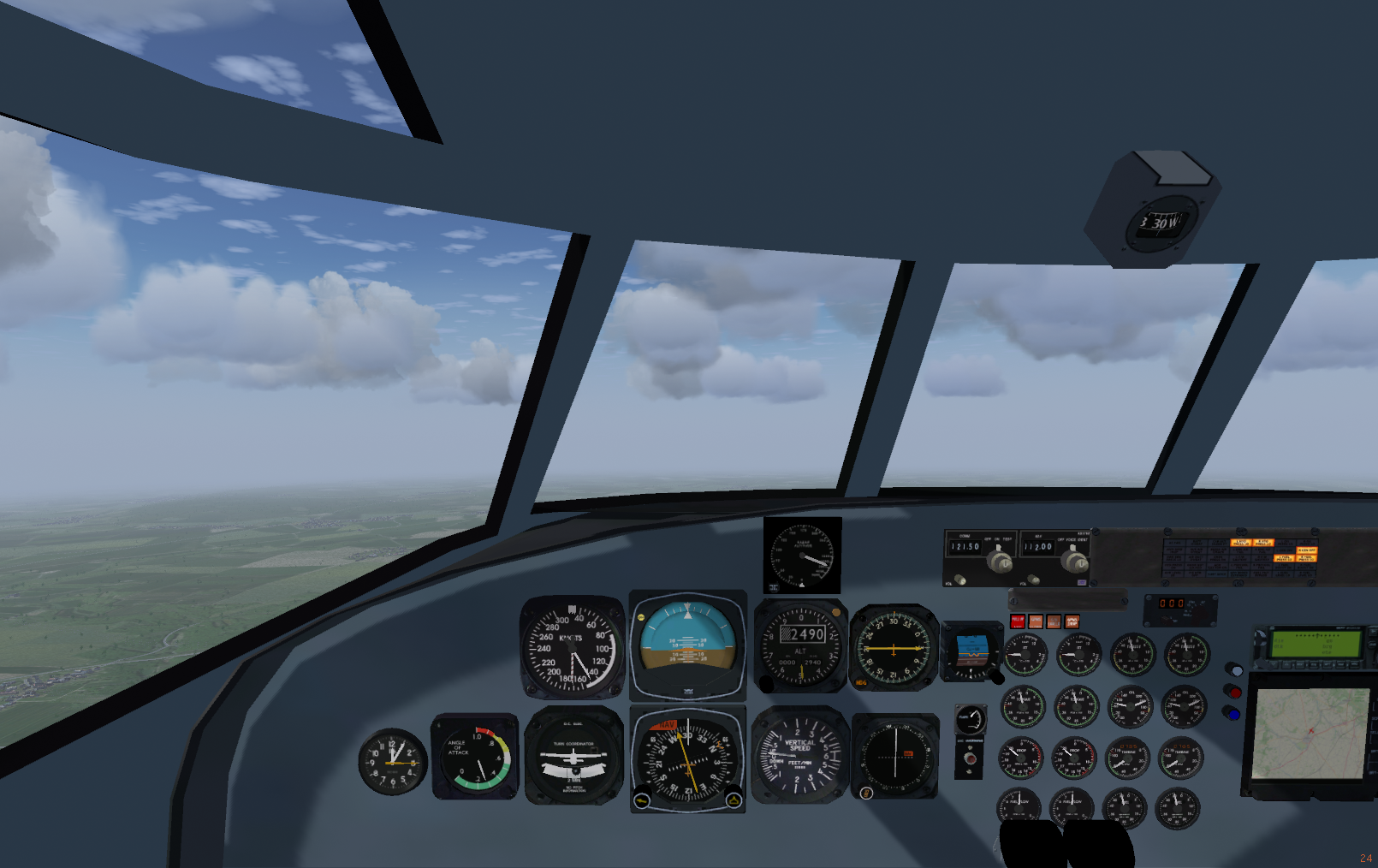1378x868 pixels.
Task: Open the moving map display
Action: click(x=1308, y=734)
